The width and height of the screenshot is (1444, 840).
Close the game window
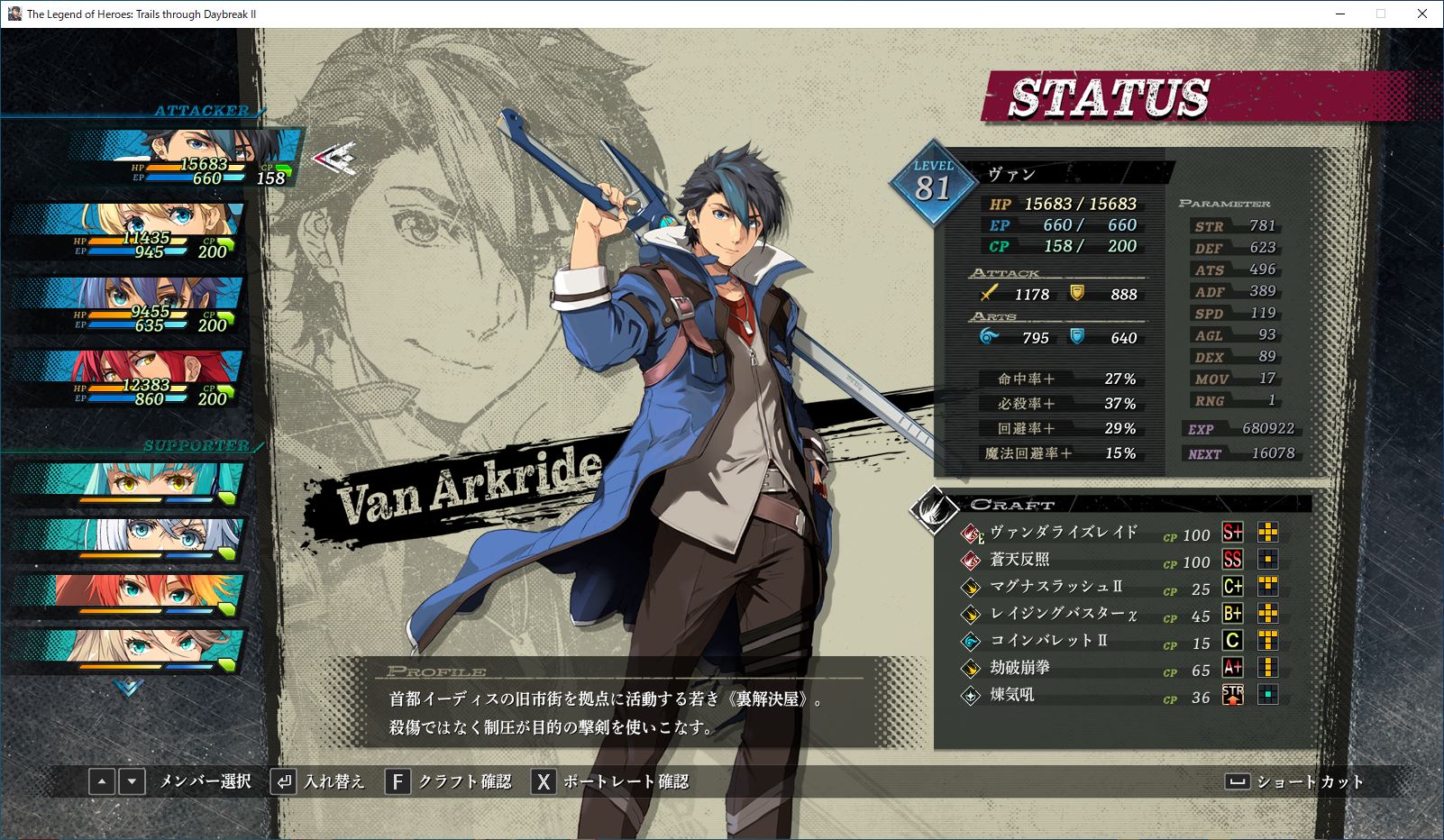point(1422,14)
